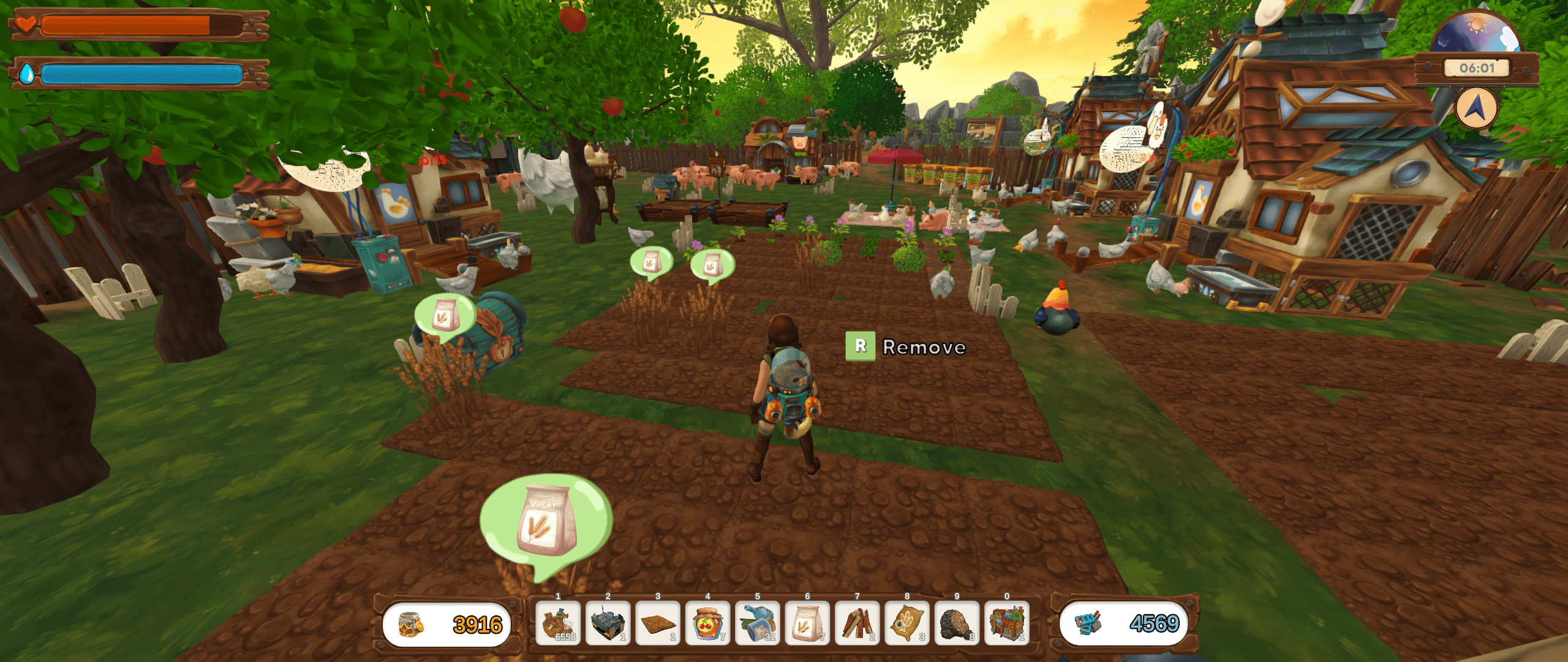Select the cherry jam jar slot

click(x=707, y=623)
